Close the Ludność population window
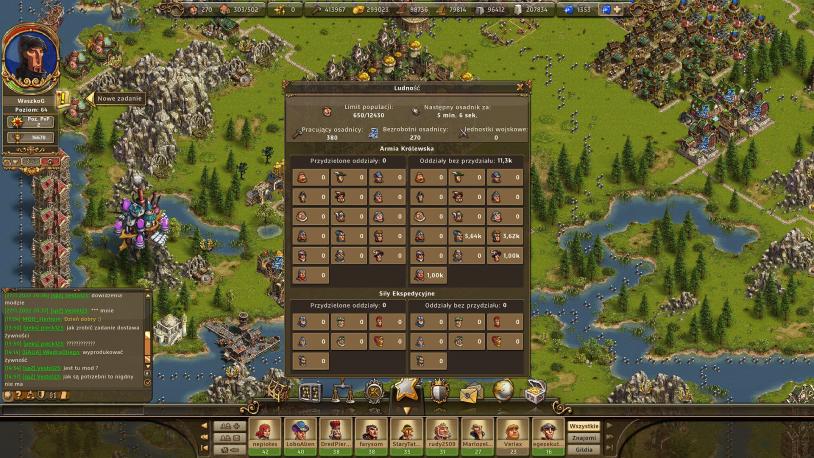Image resolution: width=814 pixels, height=458 pixels. click(520, 87)
